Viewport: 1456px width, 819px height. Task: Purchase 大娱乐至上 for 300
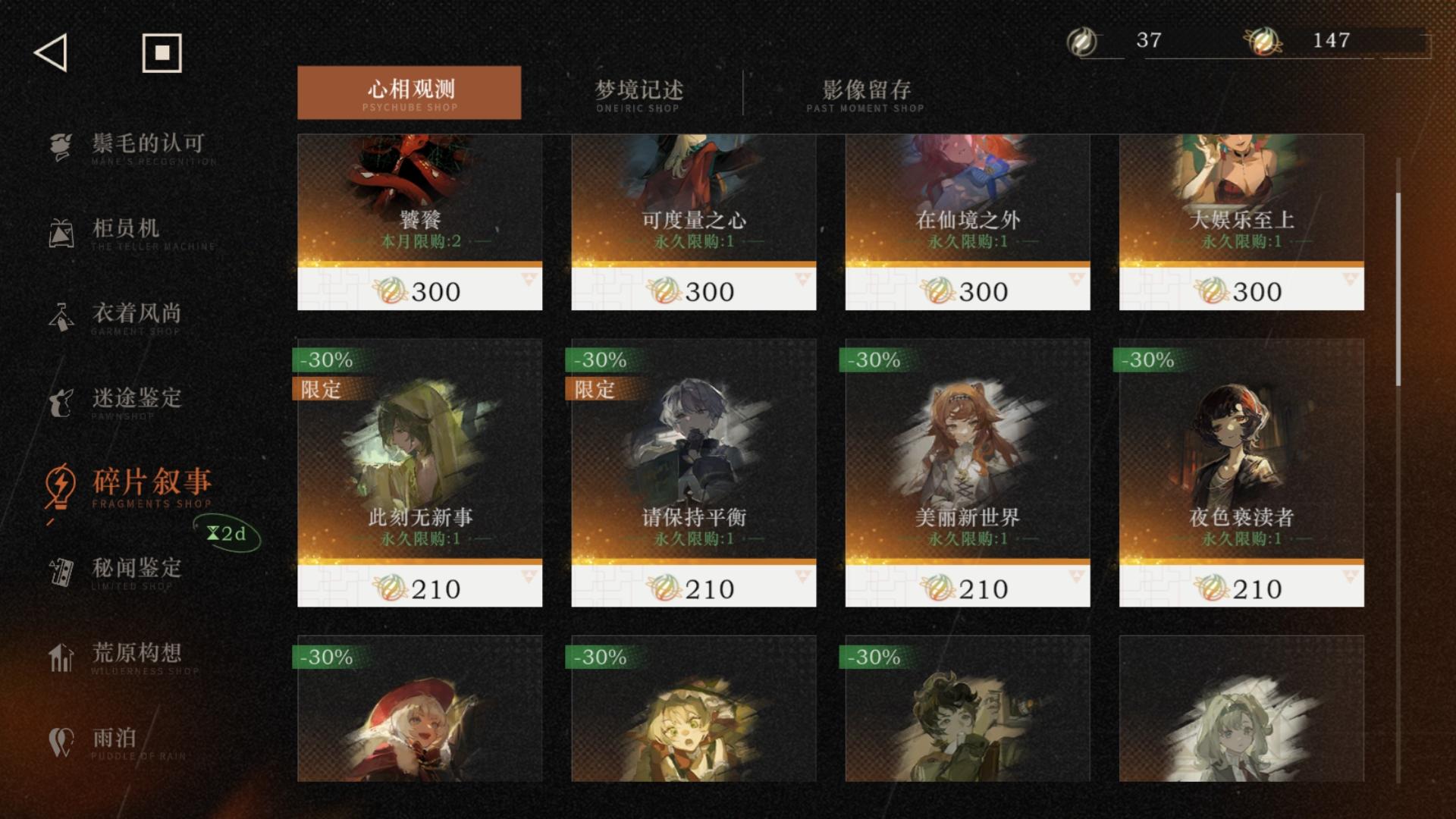click(x=1241, y=290)
